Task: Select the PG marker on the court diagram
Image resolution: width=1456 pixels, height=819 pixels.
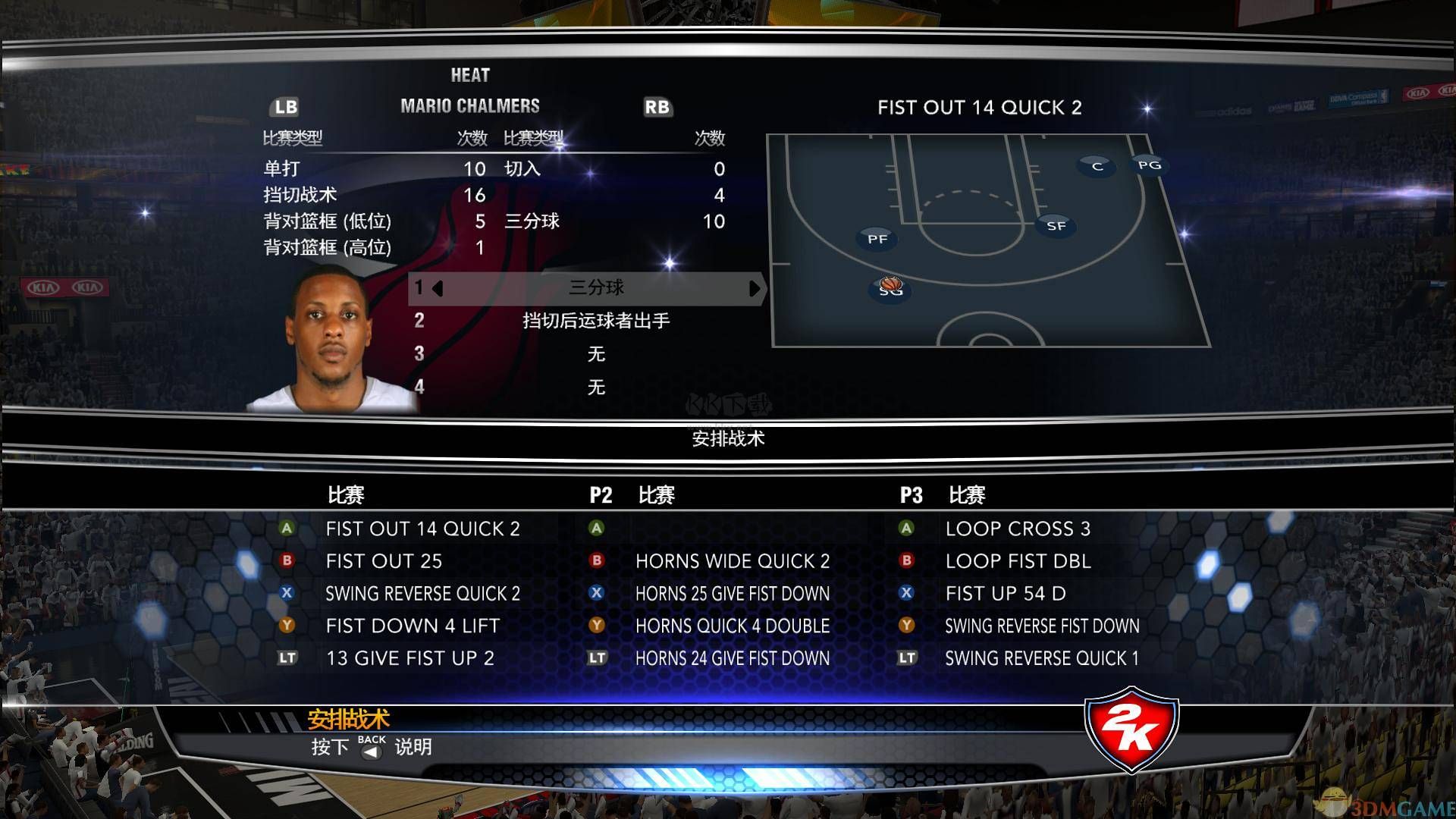Action: click(x=1150, y=165)
